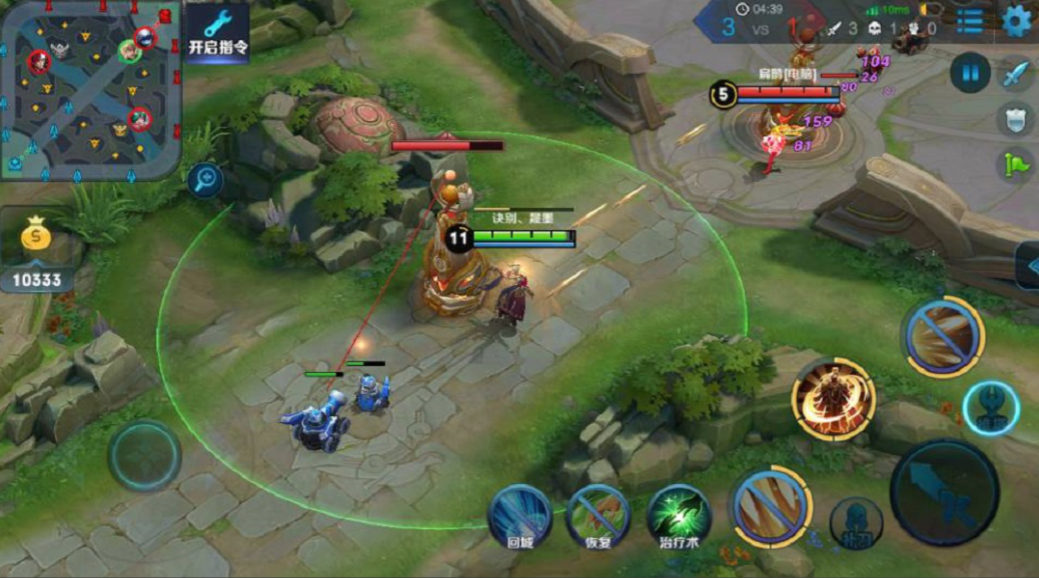
Task: Send the shield defend signal
Action: pyautogui.click(x=1015, y=118)
